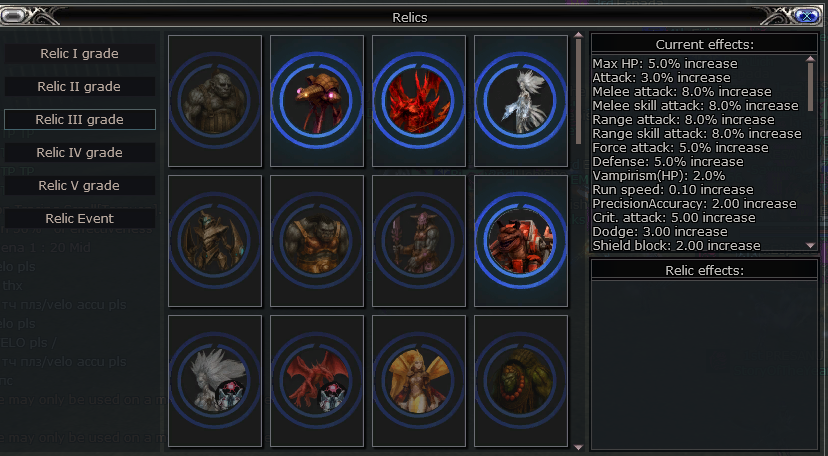Select the orange armored brute relic
828x456 pixels.
pos(317,240)
